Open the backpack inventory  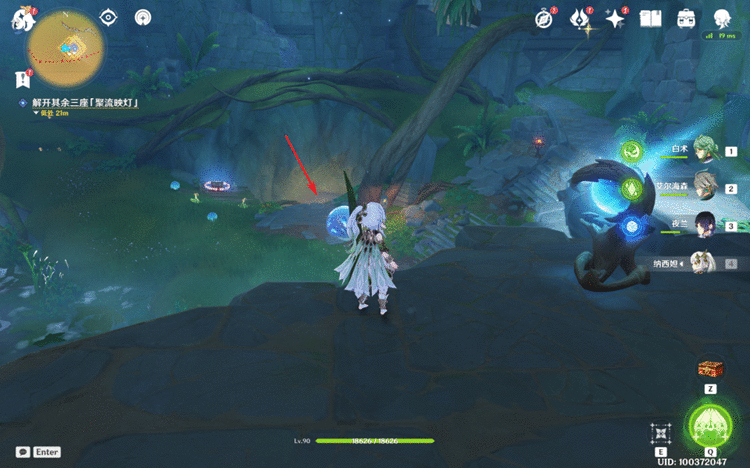click(x=686, y=18)
